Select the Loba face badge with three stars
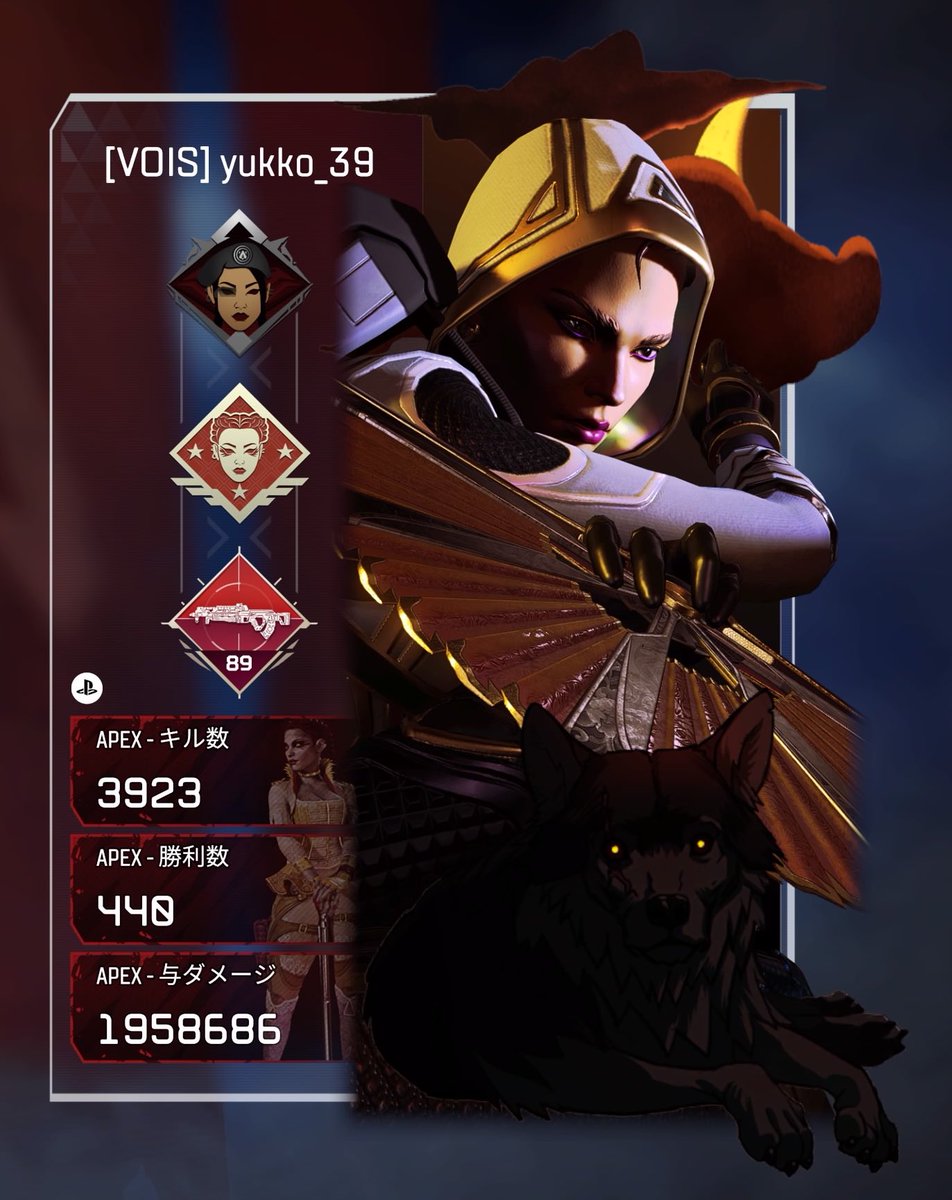 pos(238,452)
